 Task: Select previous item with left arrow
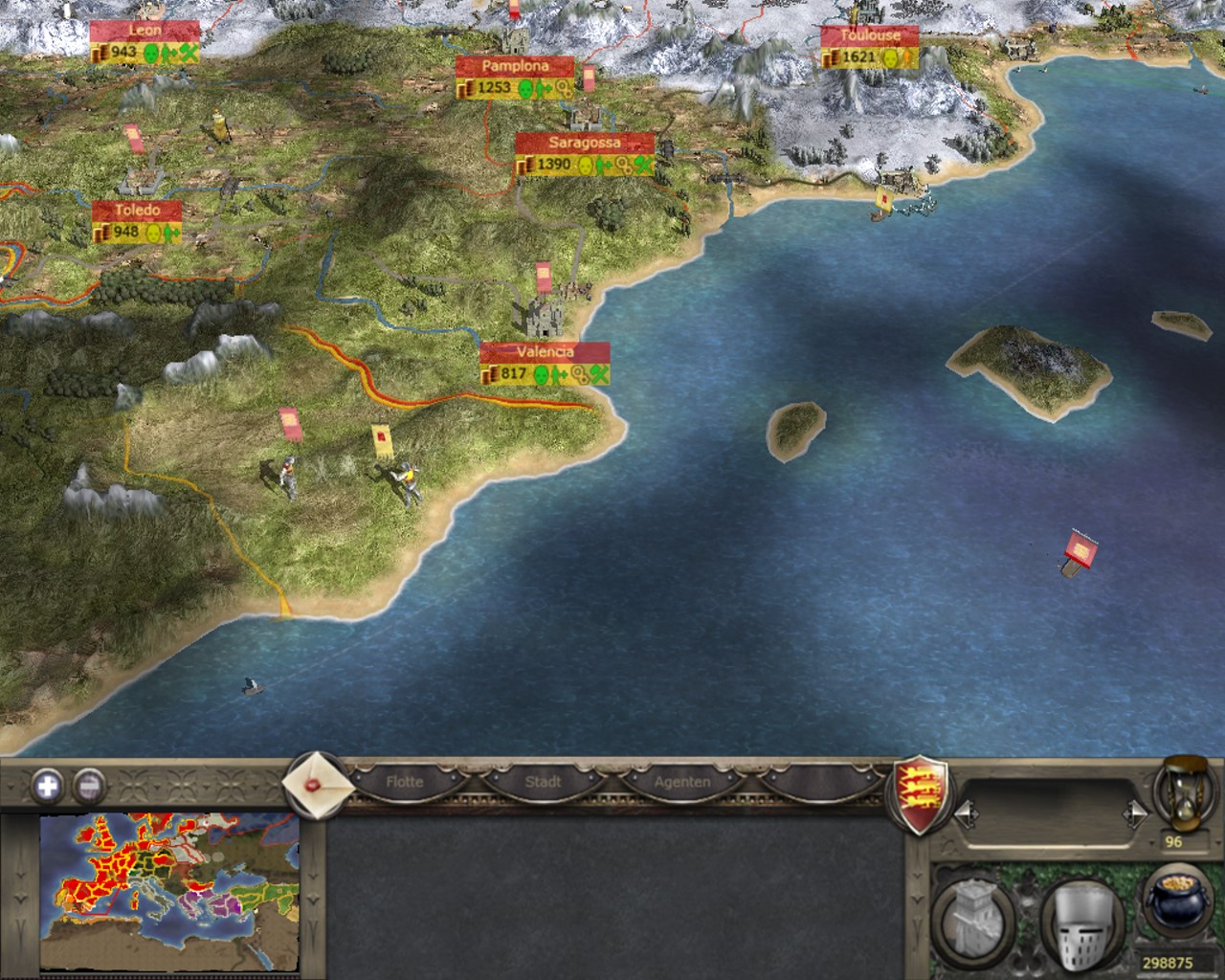tap(968, 813)
